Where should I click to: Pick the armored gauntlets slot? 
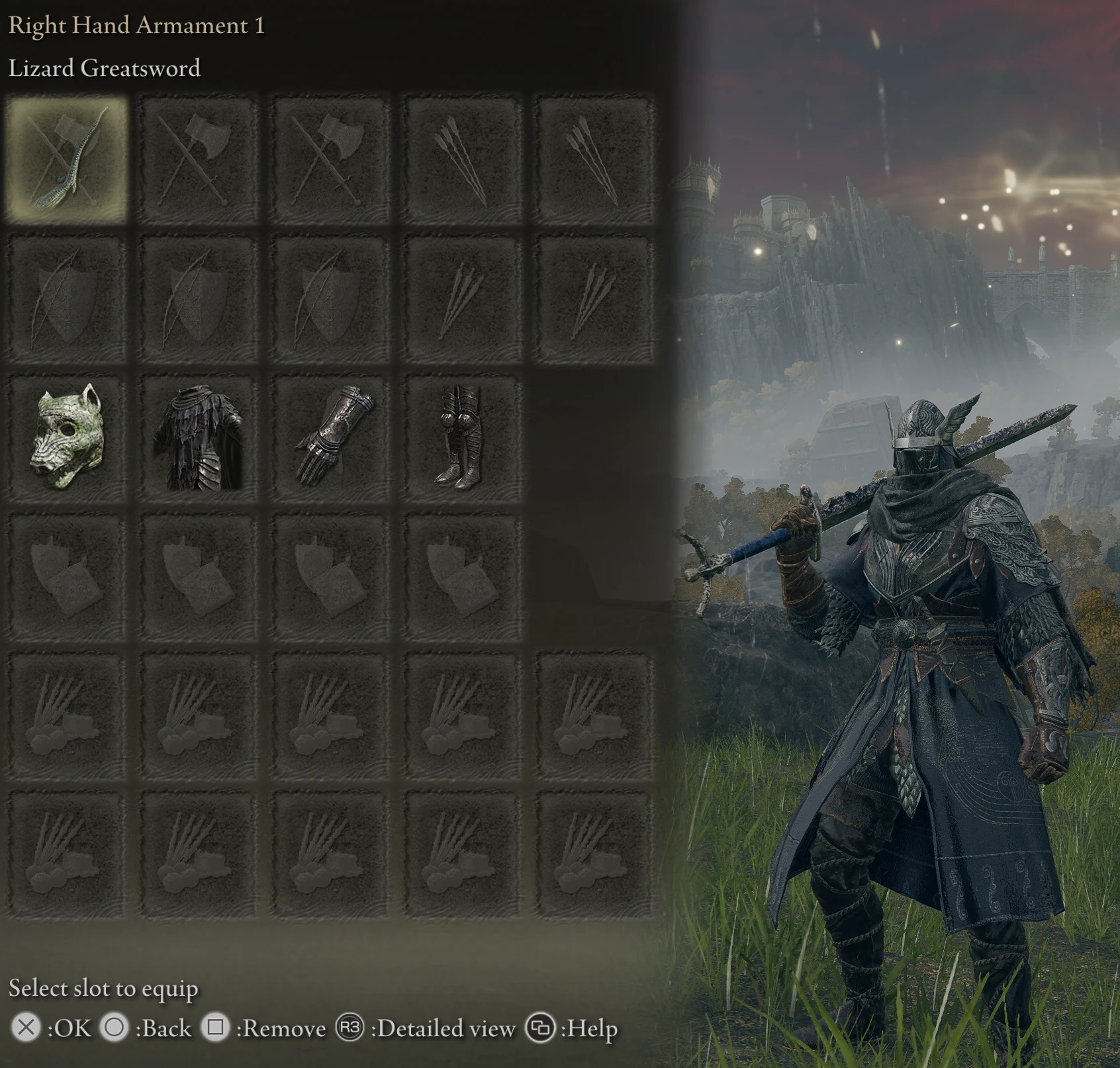point(330,437)
